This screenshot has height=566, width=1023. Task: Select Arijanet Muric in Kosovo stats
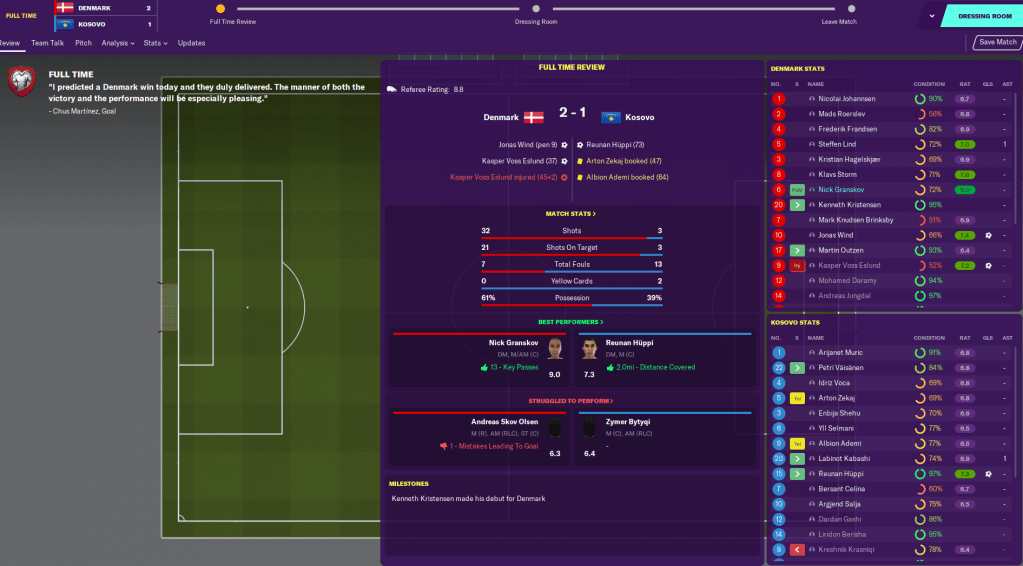tap(840, 352)
